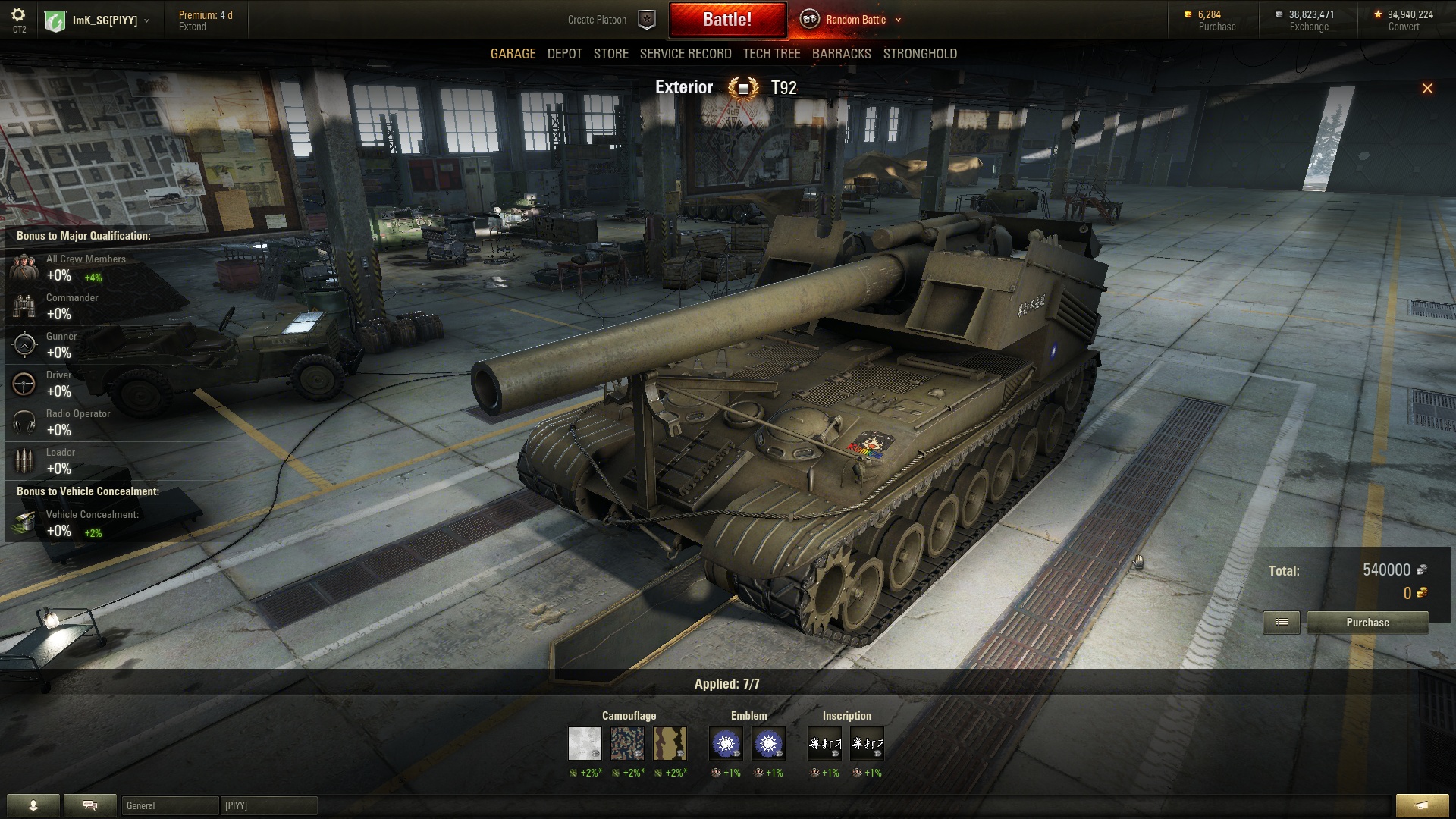Close the Exterior customization screen
This screenshot has height=819, width=1456.
tap(1426, 89)
